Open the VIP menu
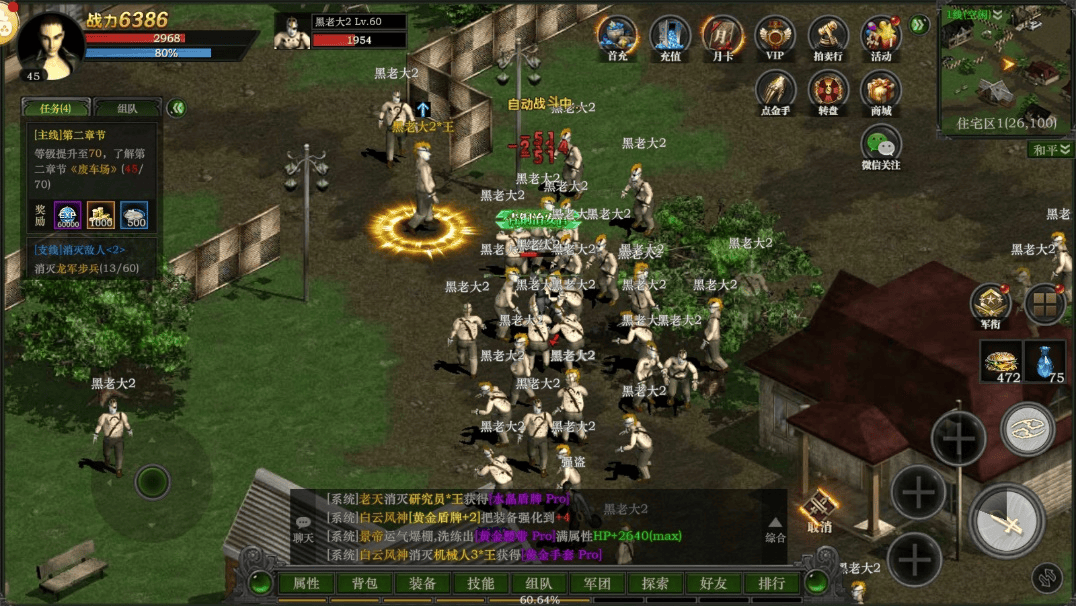 tap(775, 36)
